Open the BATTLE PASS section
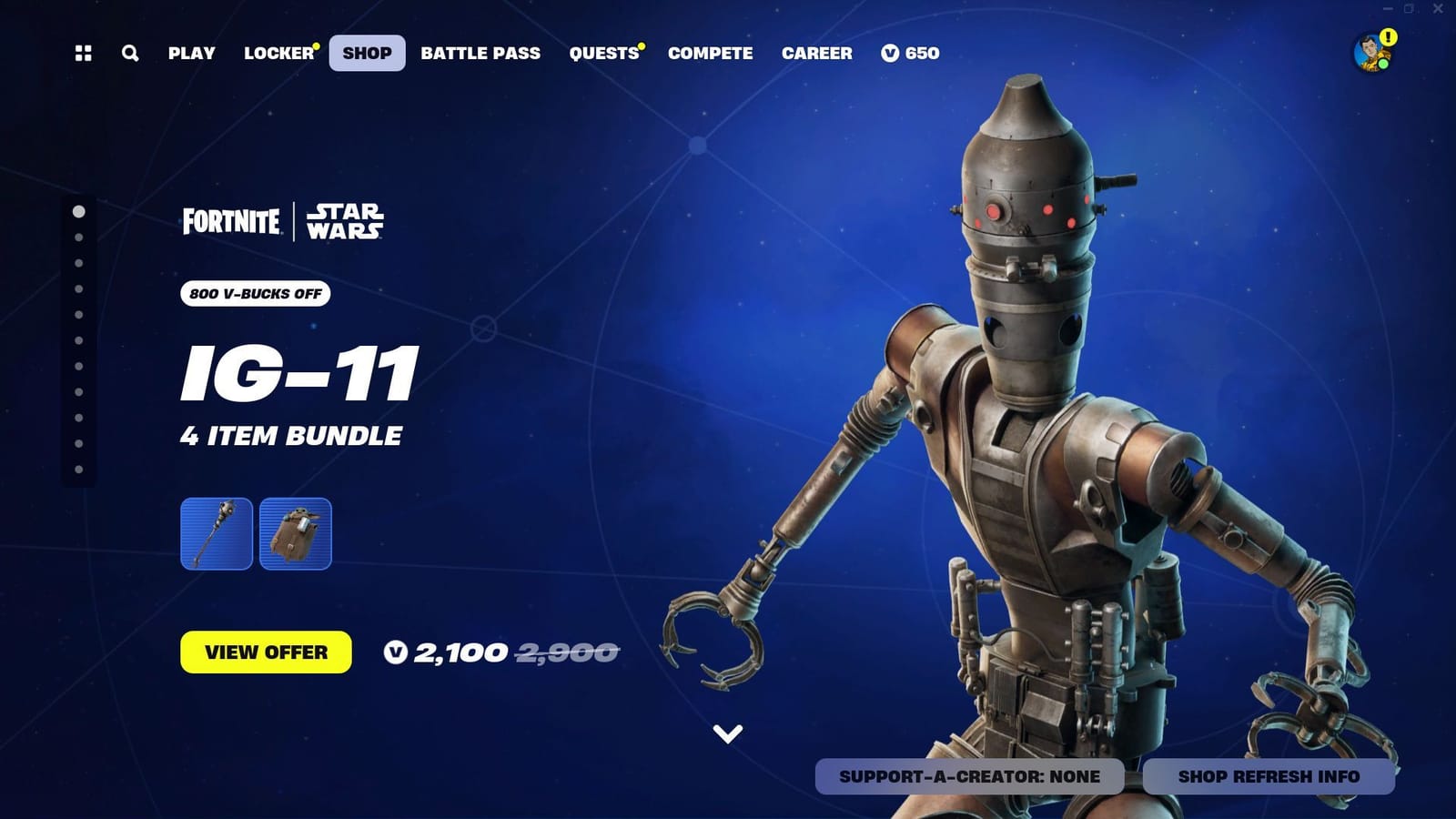This screenshot has width=1456, height=819. coord(480,53)
